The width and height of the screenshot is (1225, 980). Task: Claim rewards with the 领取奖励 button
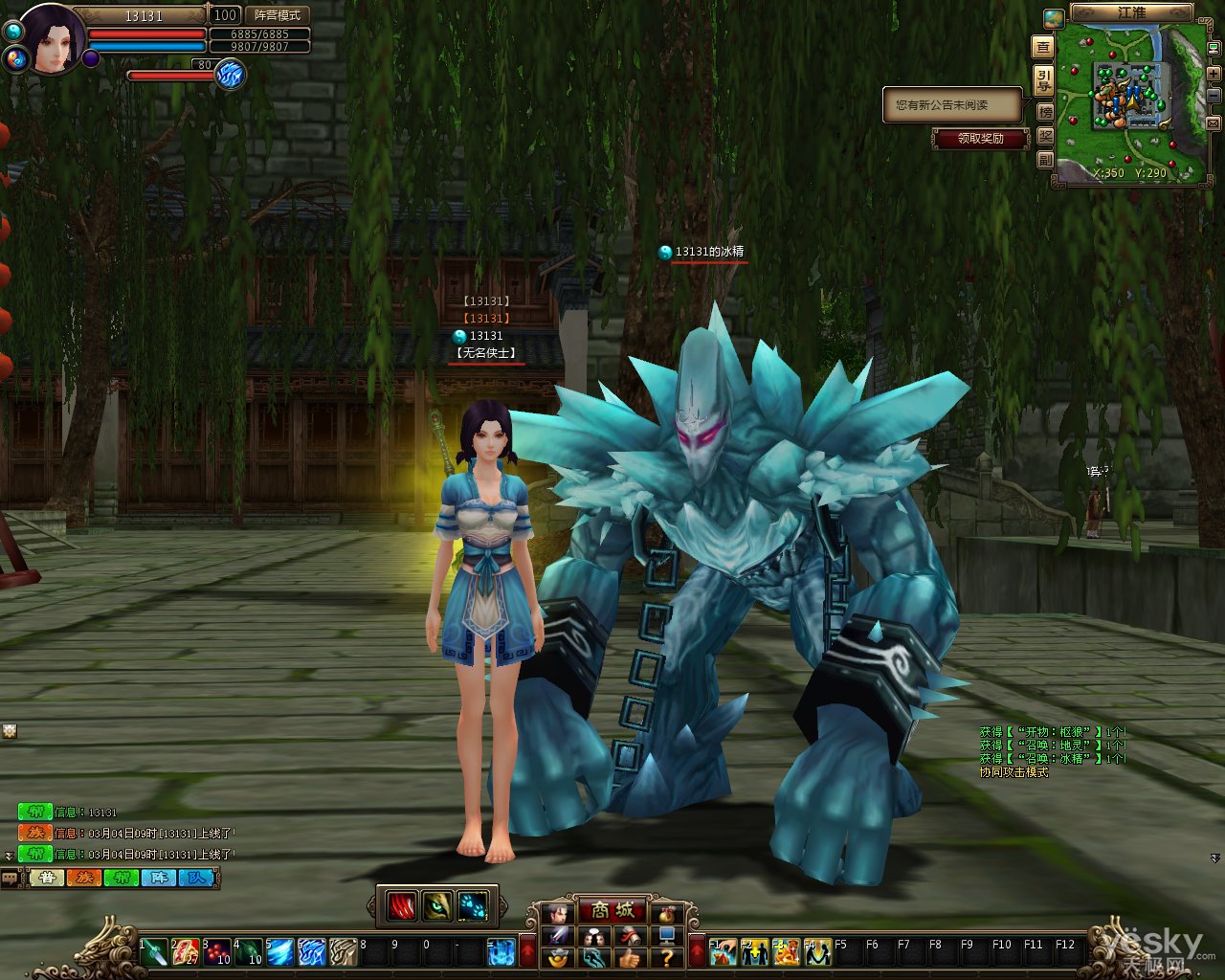point(981,139)
